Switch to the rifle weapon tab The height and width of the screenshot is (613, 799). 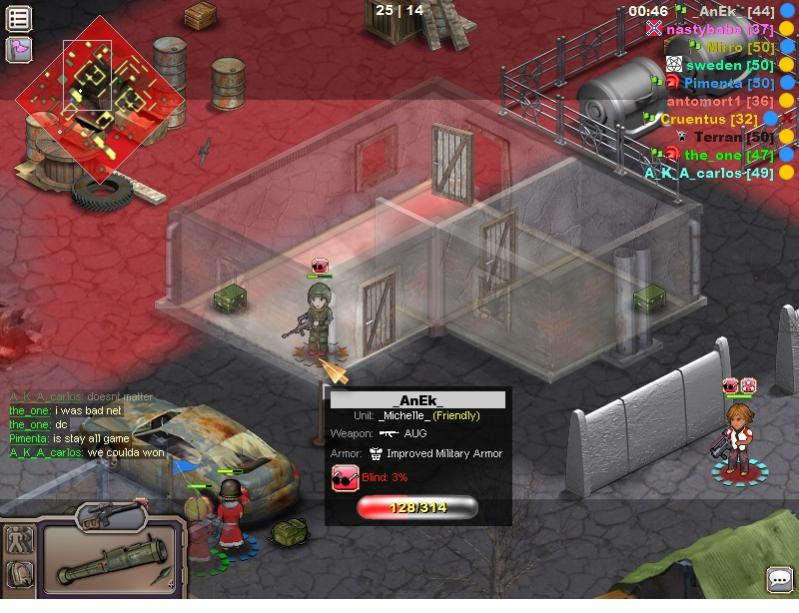[x=111, y=514]
